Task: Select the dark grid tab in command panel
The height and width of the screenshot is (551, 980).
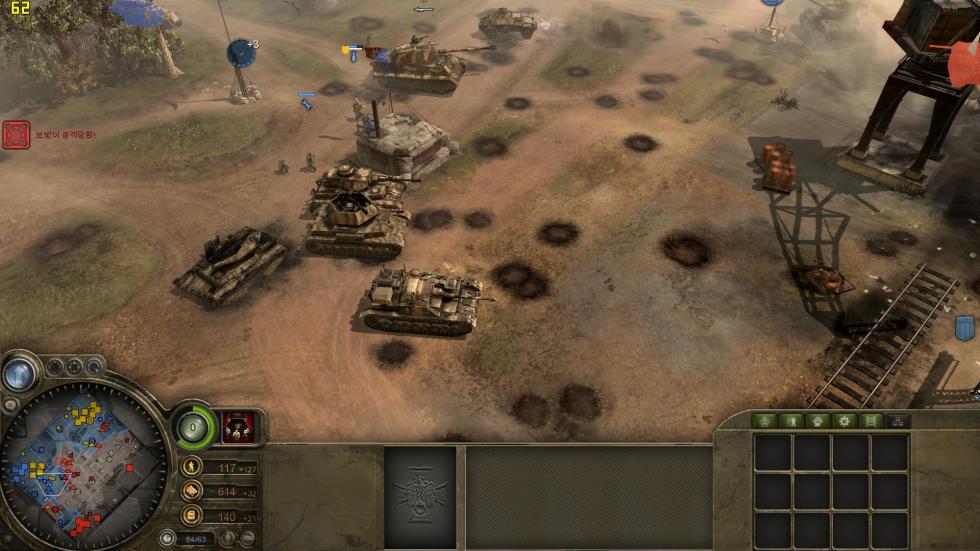Action: point(898,421)
